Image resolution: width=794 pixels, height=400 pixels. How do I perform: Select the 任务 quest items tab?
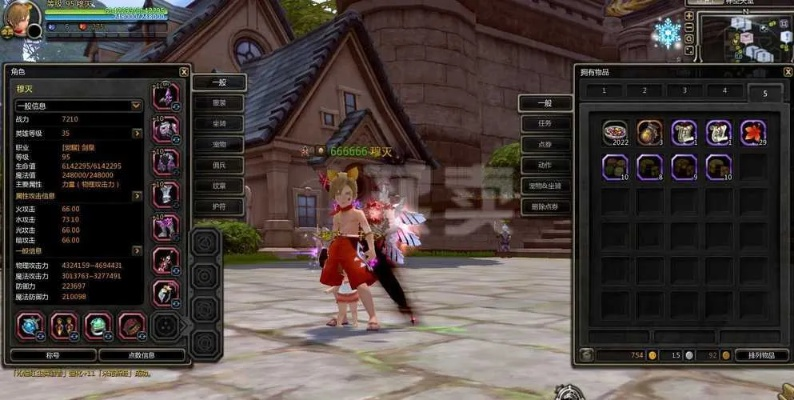click(x=545, y=123)
